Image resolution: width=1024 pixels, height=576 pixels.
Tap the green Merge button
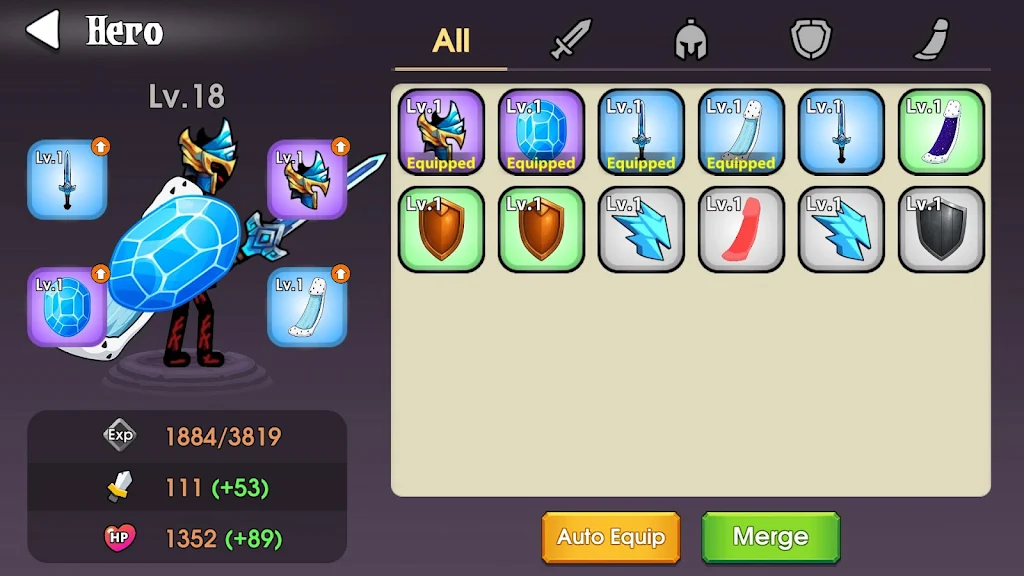[x=770, y=537]
